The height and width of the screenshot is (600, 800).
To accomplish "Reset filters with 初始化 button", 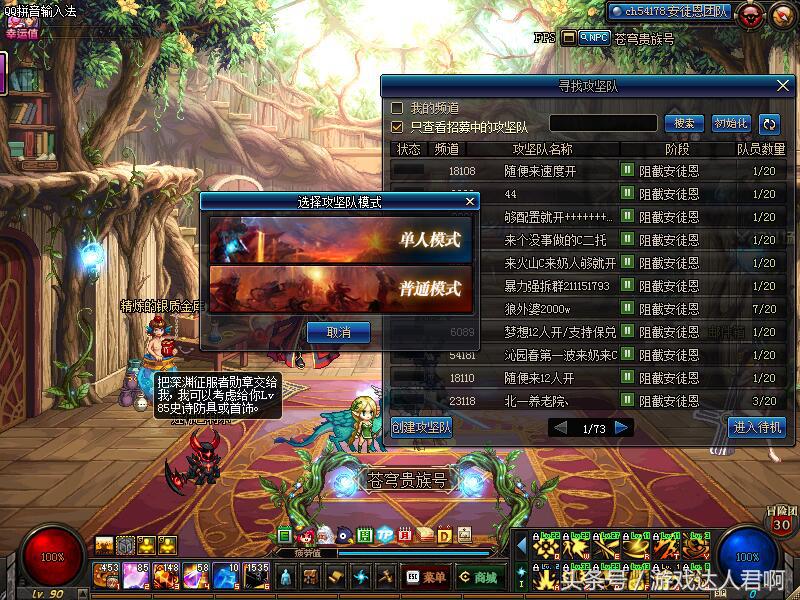I will pyautogui.click(x=731, y=124).
